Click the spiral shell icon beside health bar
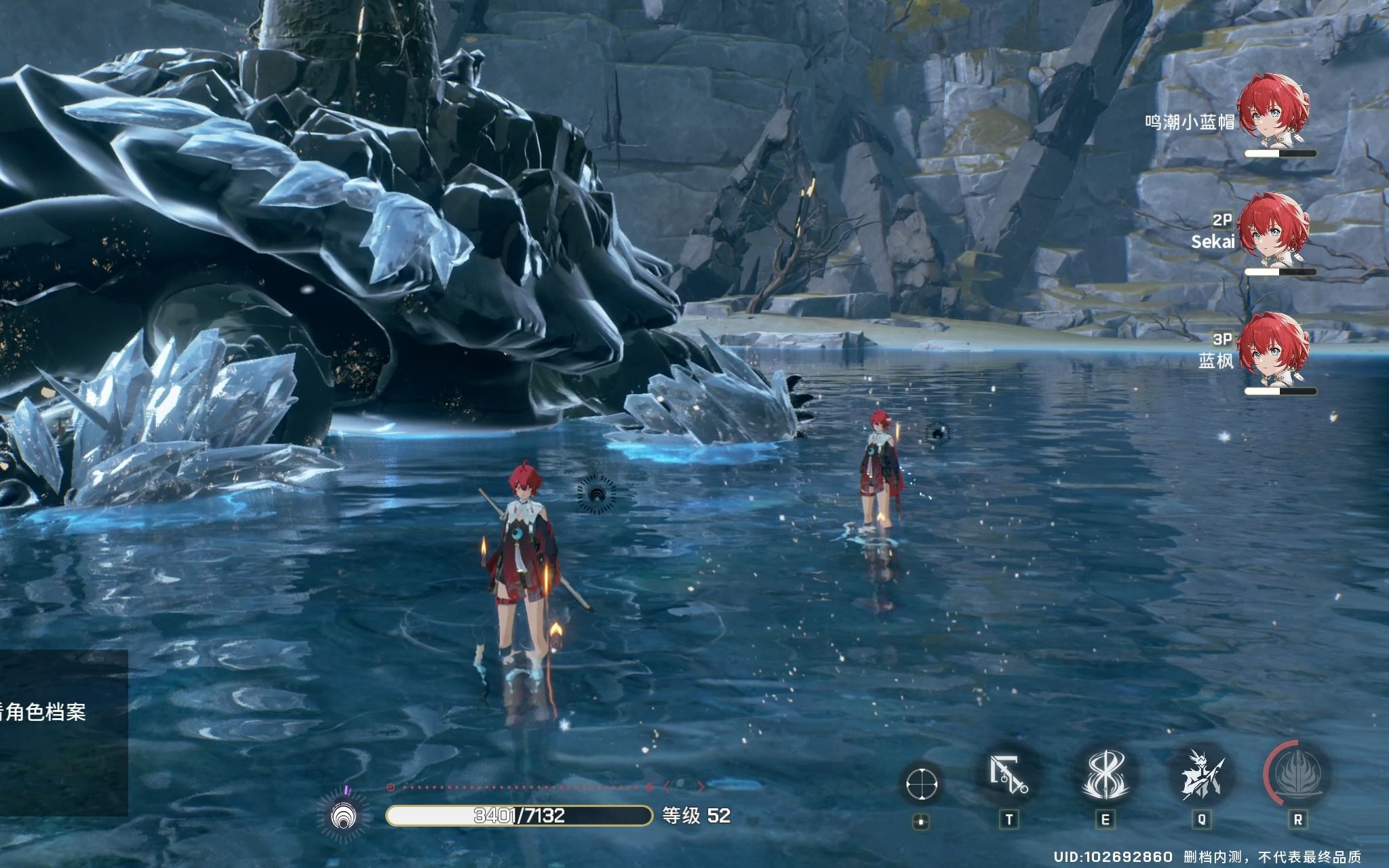This screenshot has height=868, width=1389. pyautogui.click(x=344, y=814)
